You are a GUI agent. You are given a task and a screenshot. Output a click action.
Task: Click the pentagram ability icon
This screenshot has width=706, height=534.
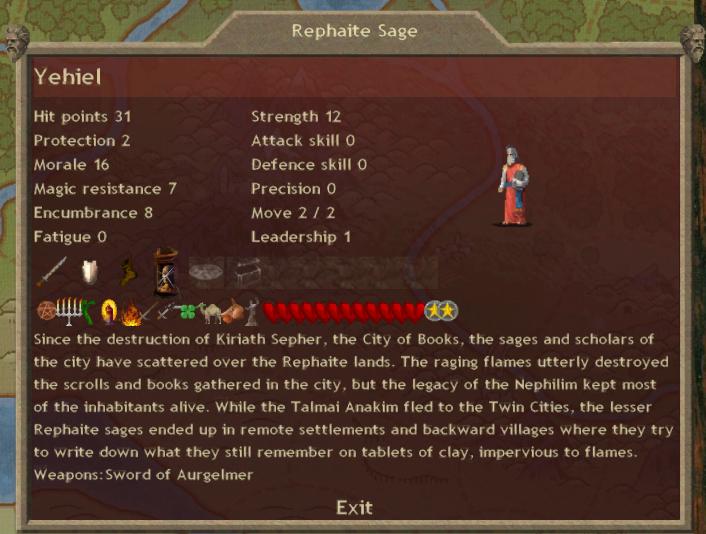pos(43,312)
